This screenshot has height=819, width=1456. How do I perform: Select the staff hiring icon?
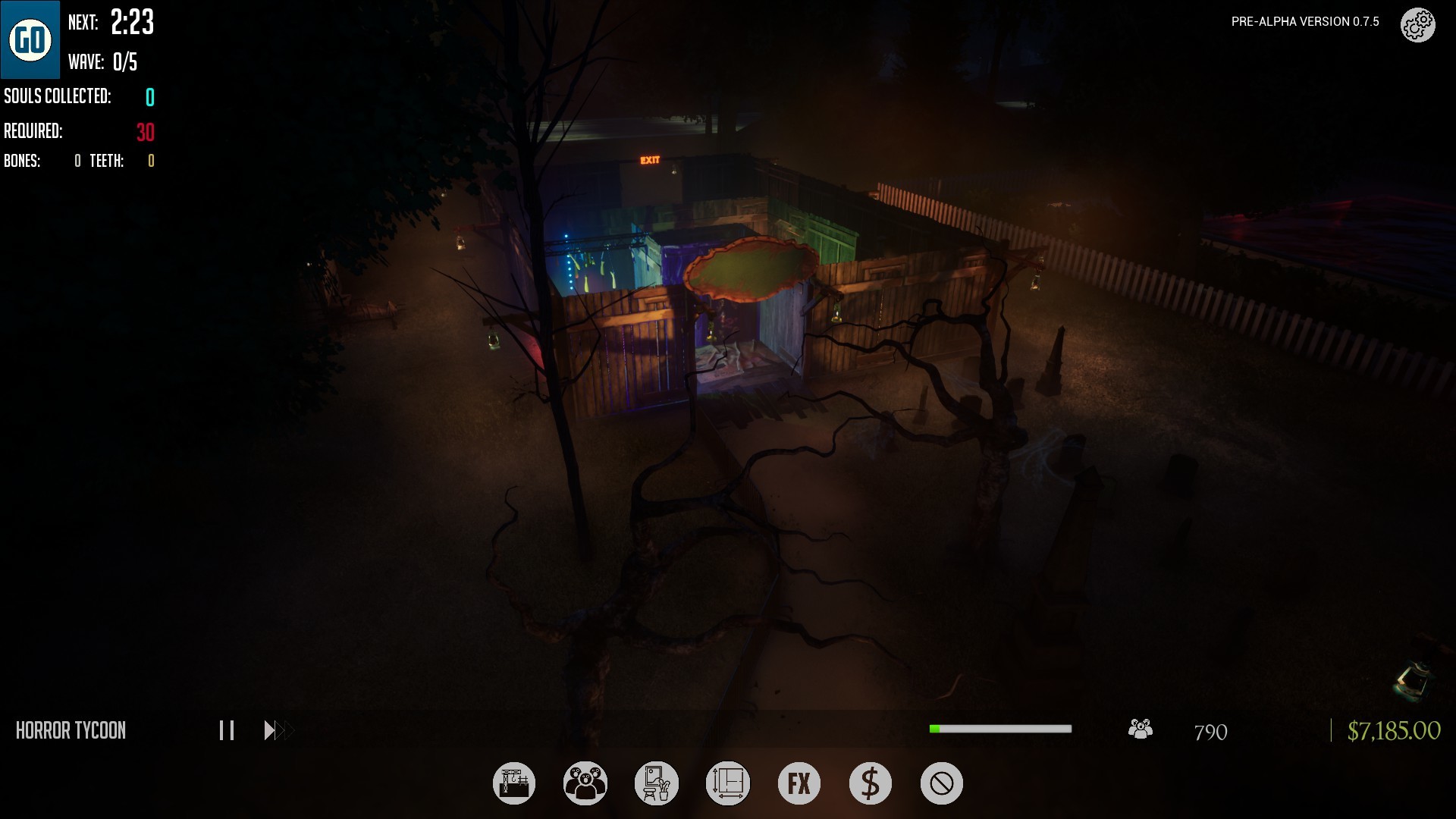pos(585,783)
